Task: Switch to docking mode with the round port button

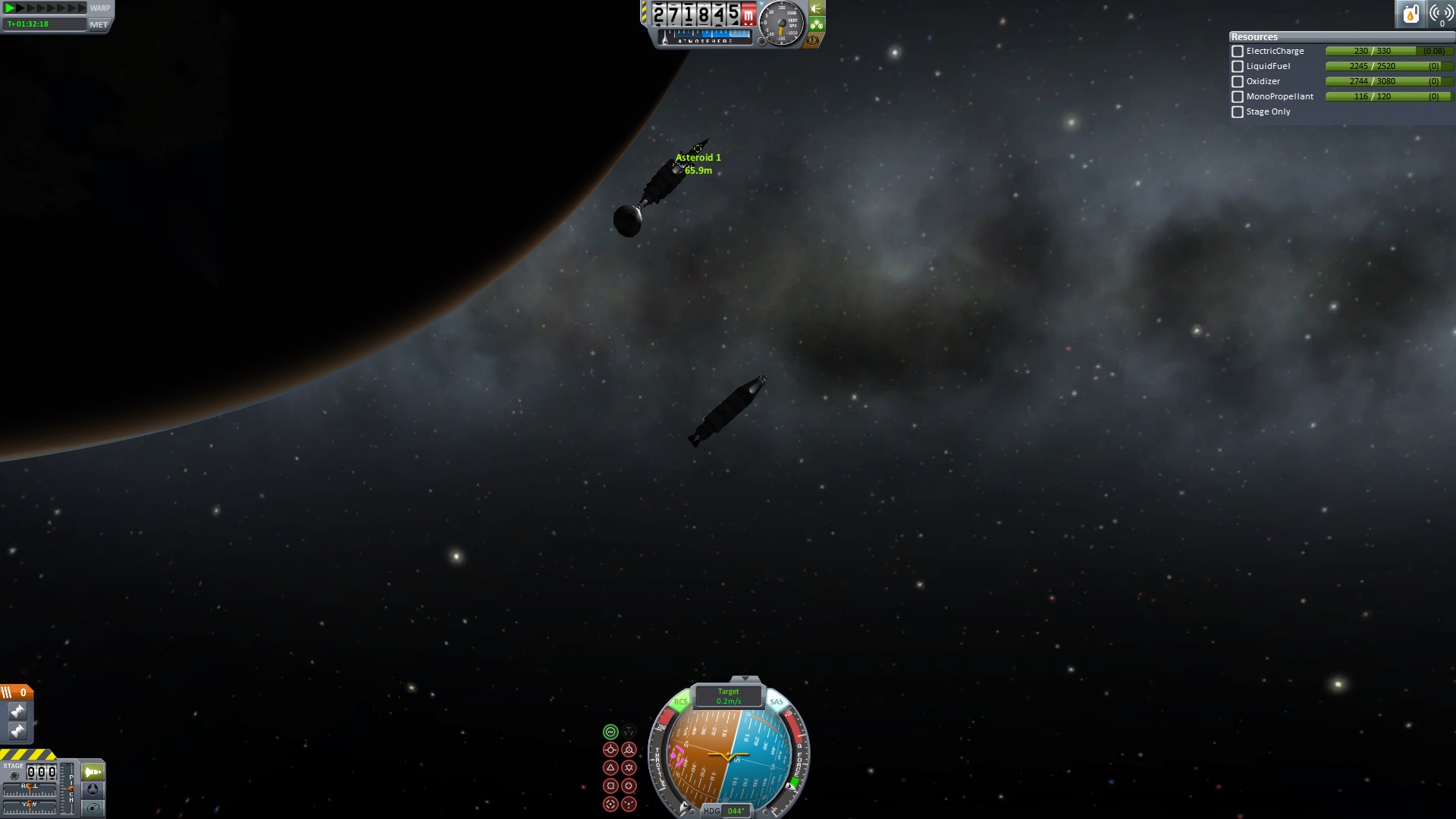Action: pos(93,789)
